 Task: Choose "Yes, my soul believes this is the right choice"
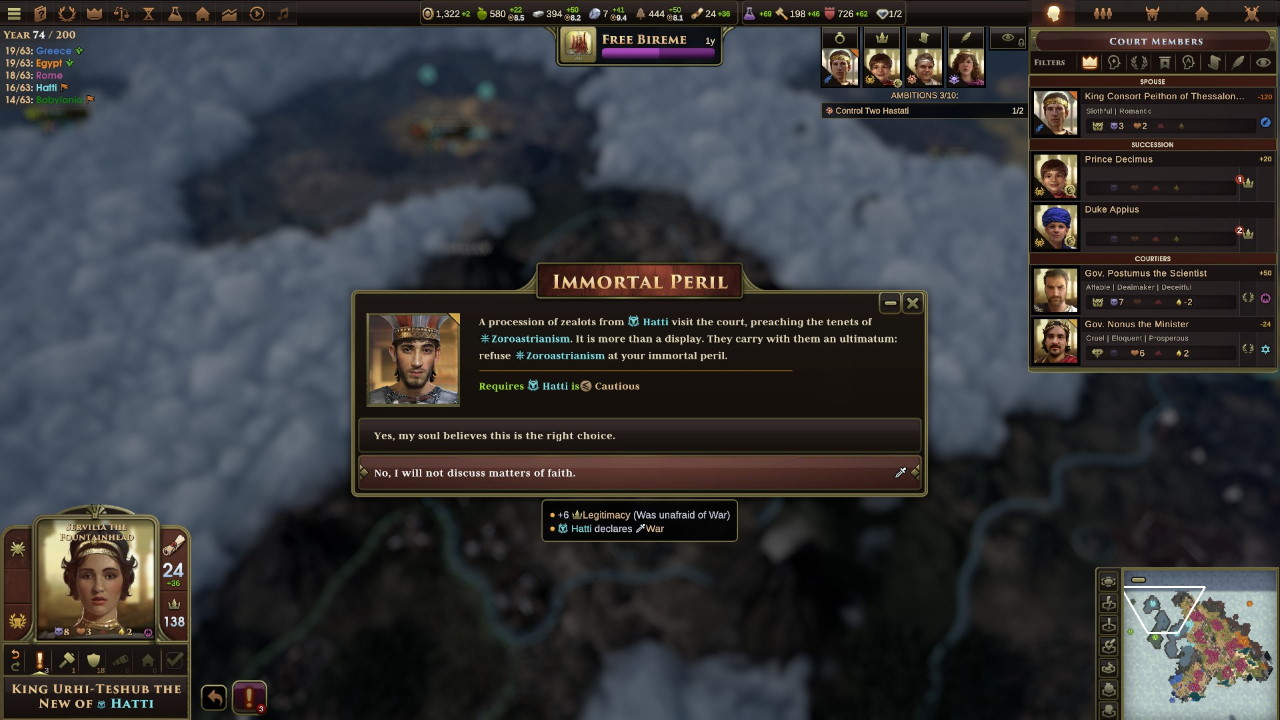tap(638, 436)
